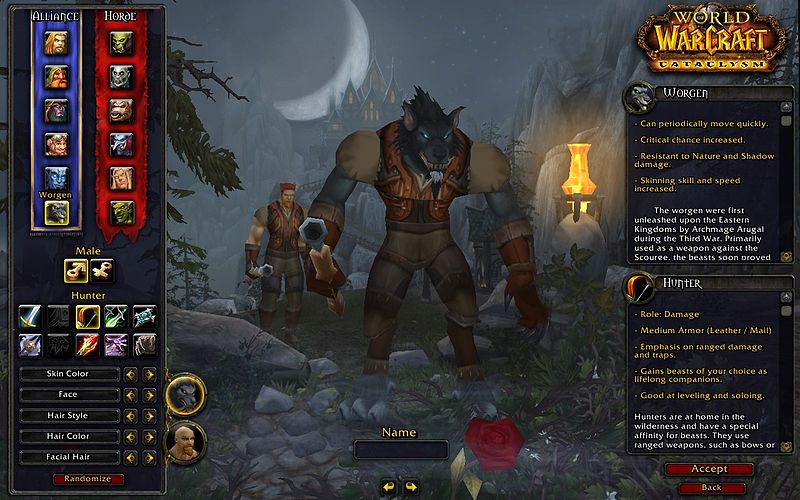Click the character Name input field

400,450
